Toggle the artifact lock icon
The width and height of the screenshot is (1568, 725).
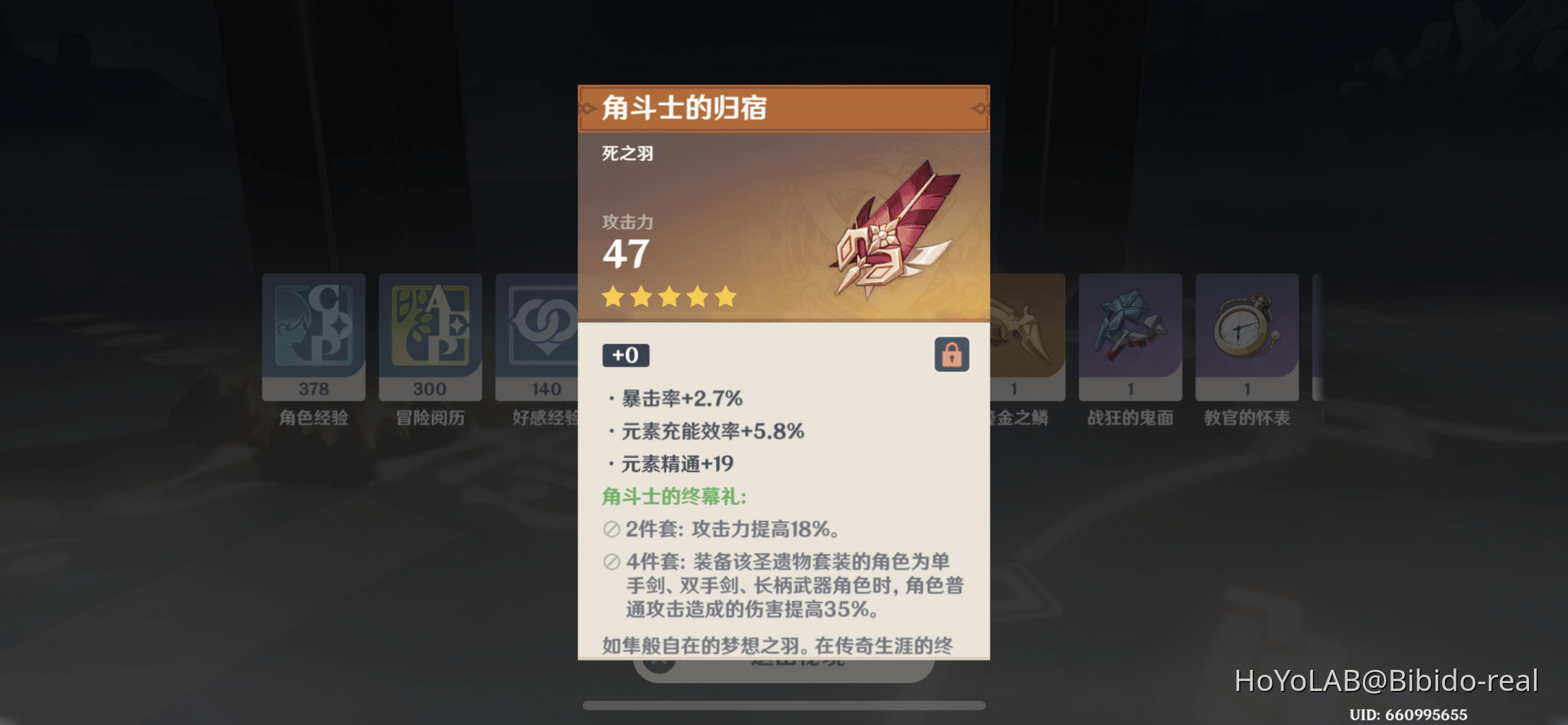click(x=952, y=355)
